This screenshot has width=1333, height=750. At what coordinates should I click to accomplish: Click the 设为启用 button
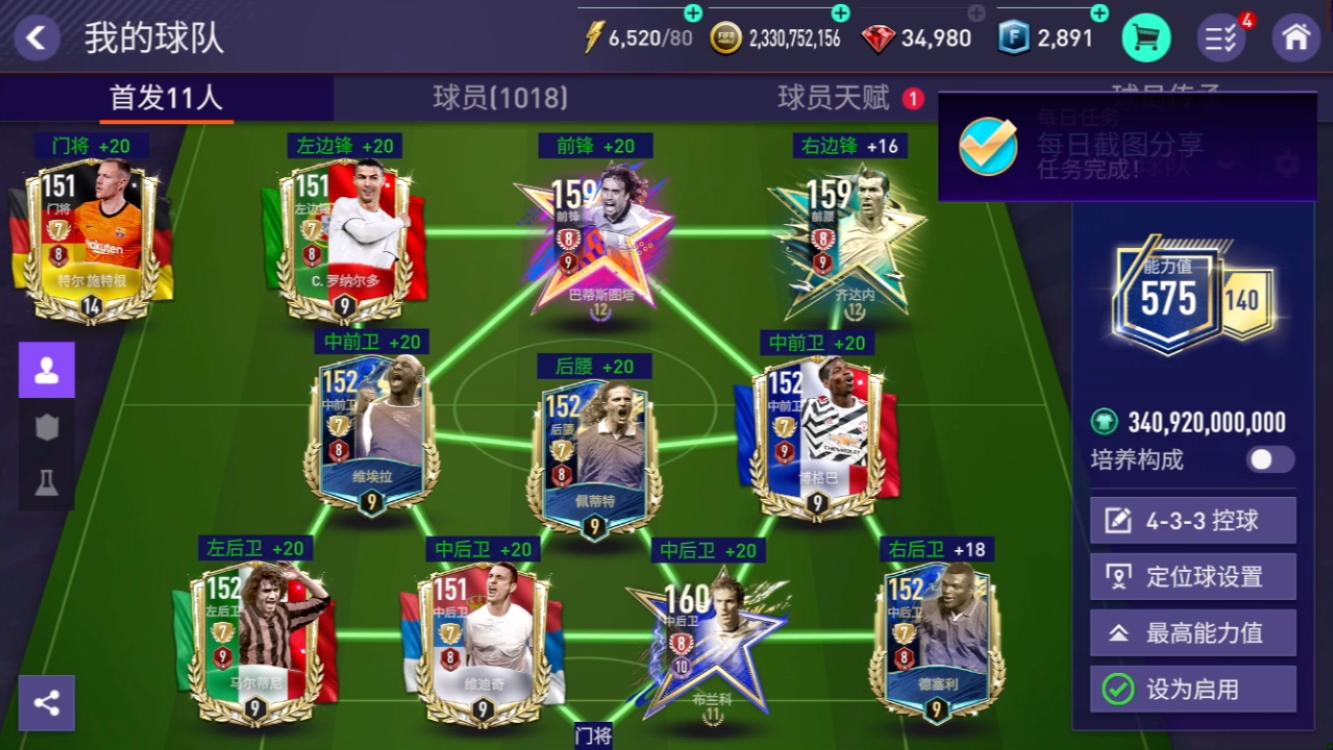point(1192,689)
